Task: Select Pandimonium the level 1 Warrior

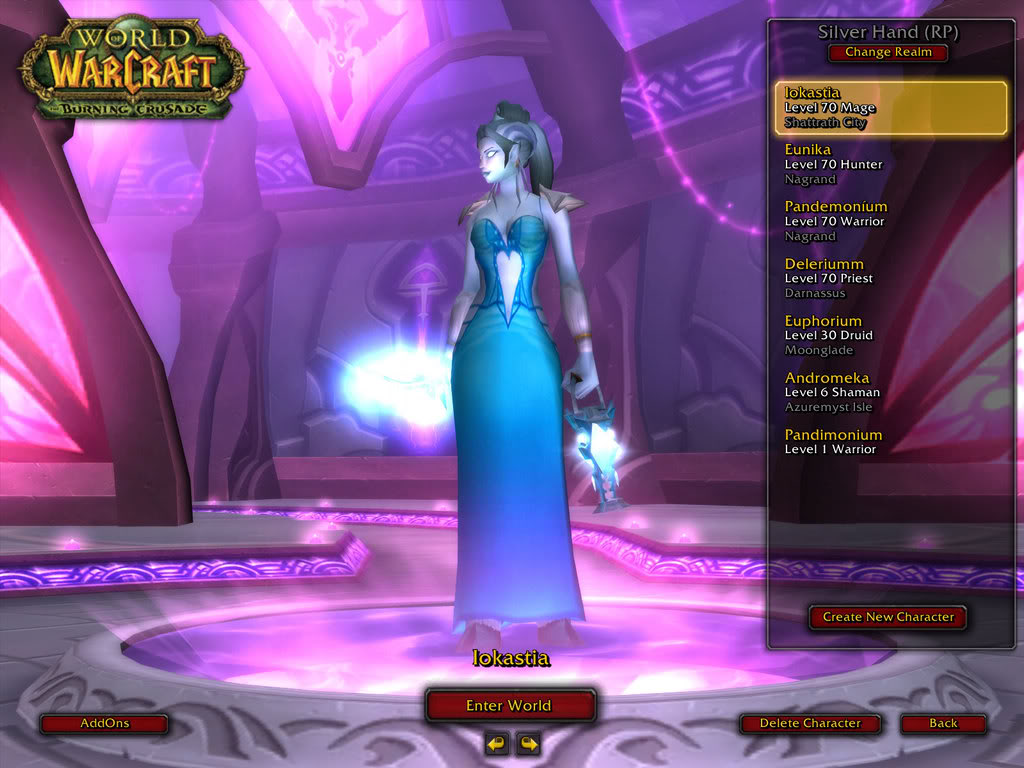Action: pyautogui.click(x=890, y=442)
